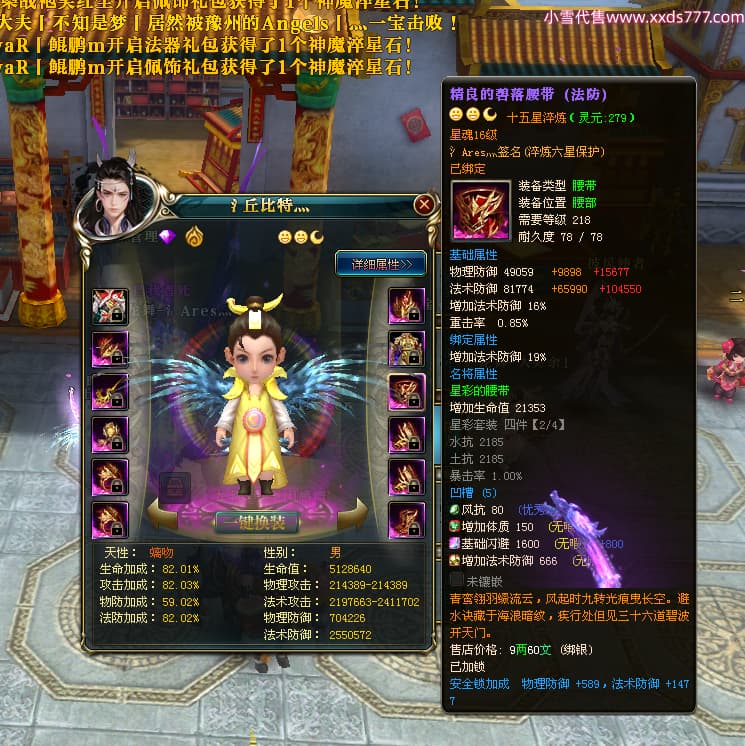This screenshot has width=745, height=746.
Task: Select the gold-highlighted belt equipment slot
Action: click(406, 392)
